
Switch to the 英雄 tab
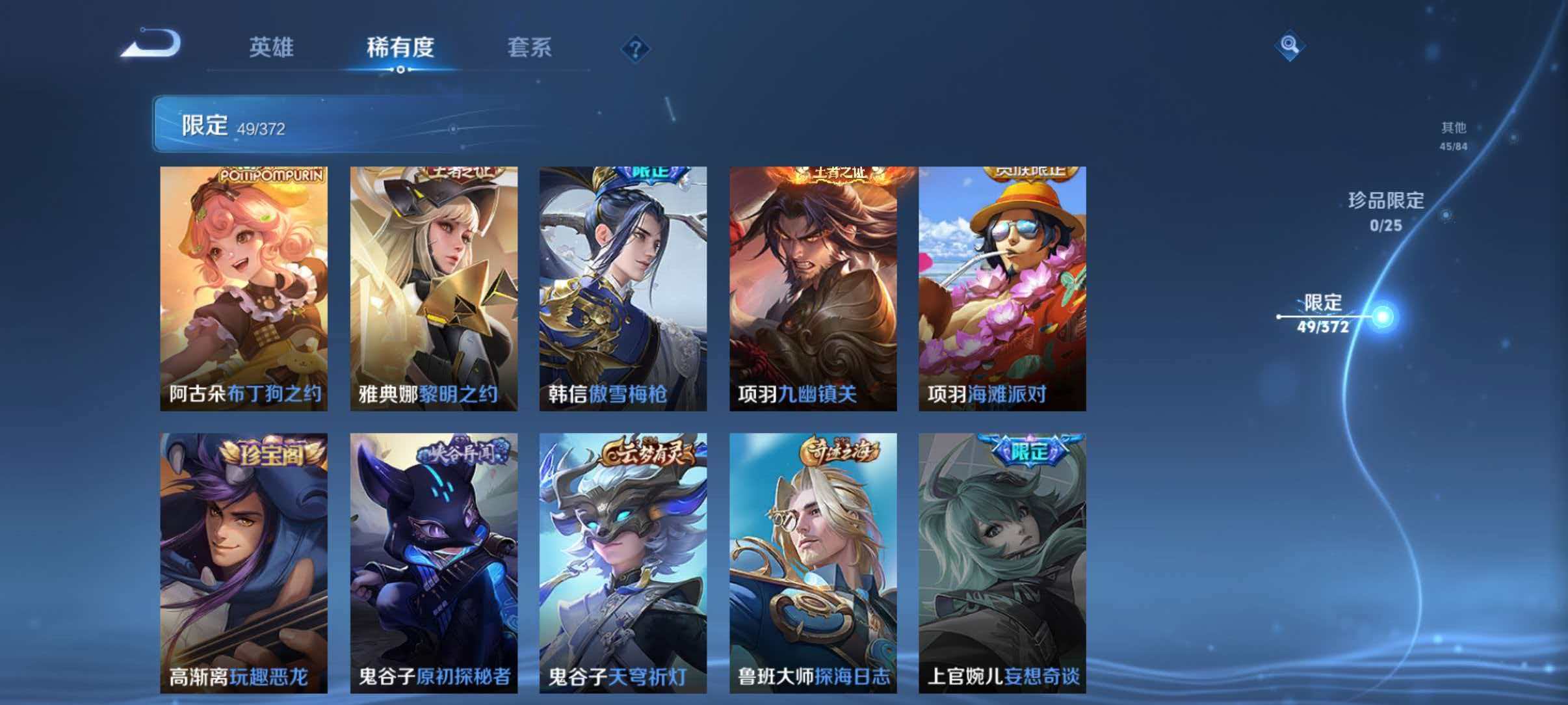point(272,47)
